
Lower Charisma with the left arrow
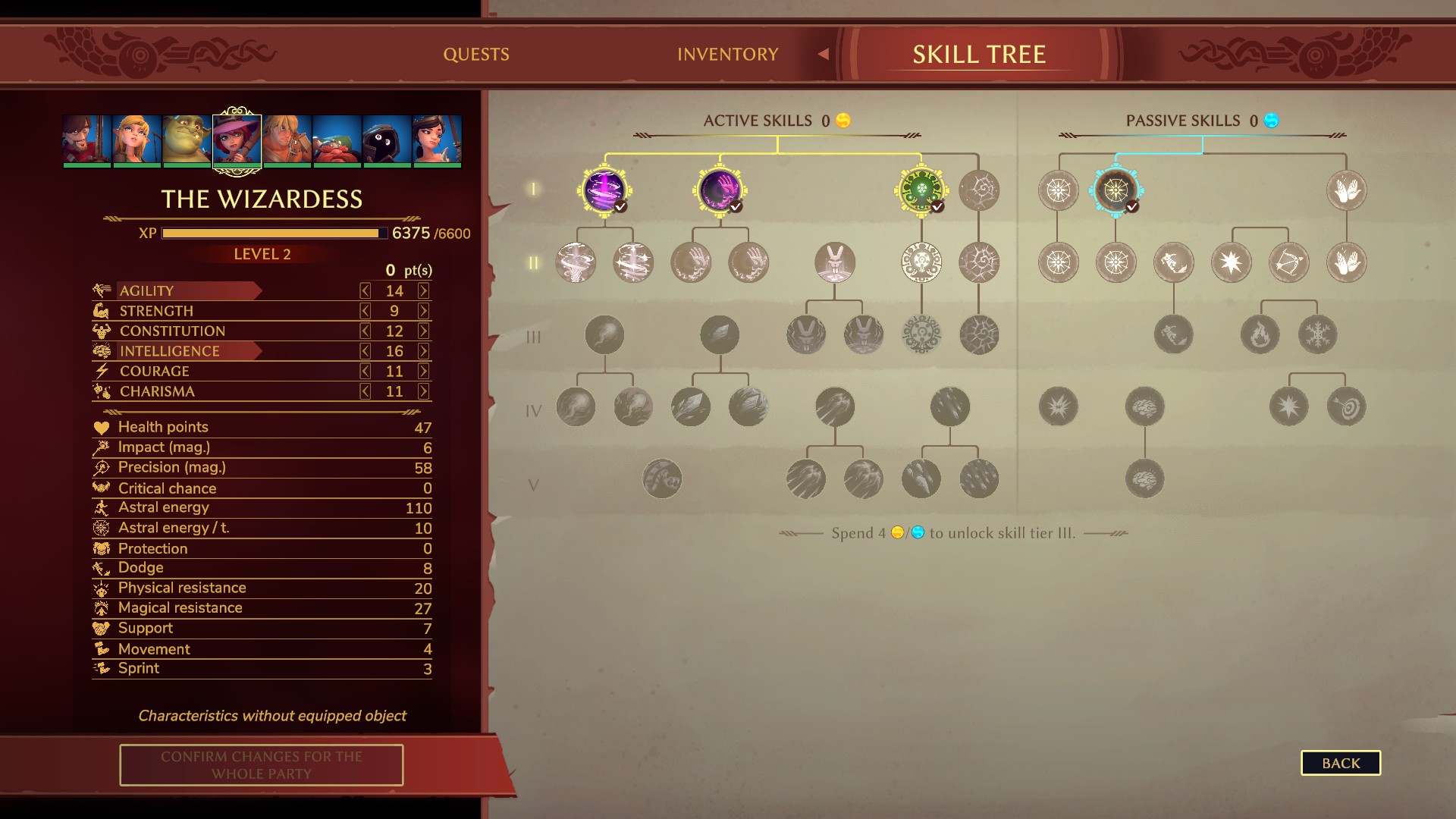click(366, 391)
